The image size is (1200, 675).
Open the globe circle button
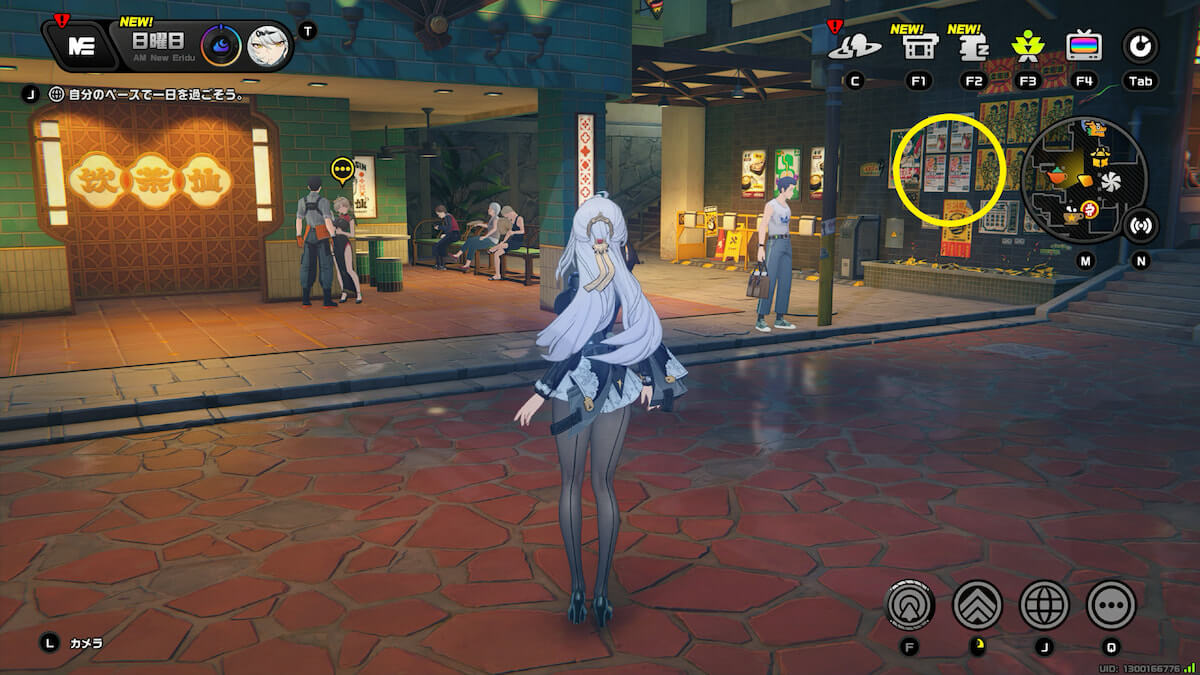[x=1044, y=604]
